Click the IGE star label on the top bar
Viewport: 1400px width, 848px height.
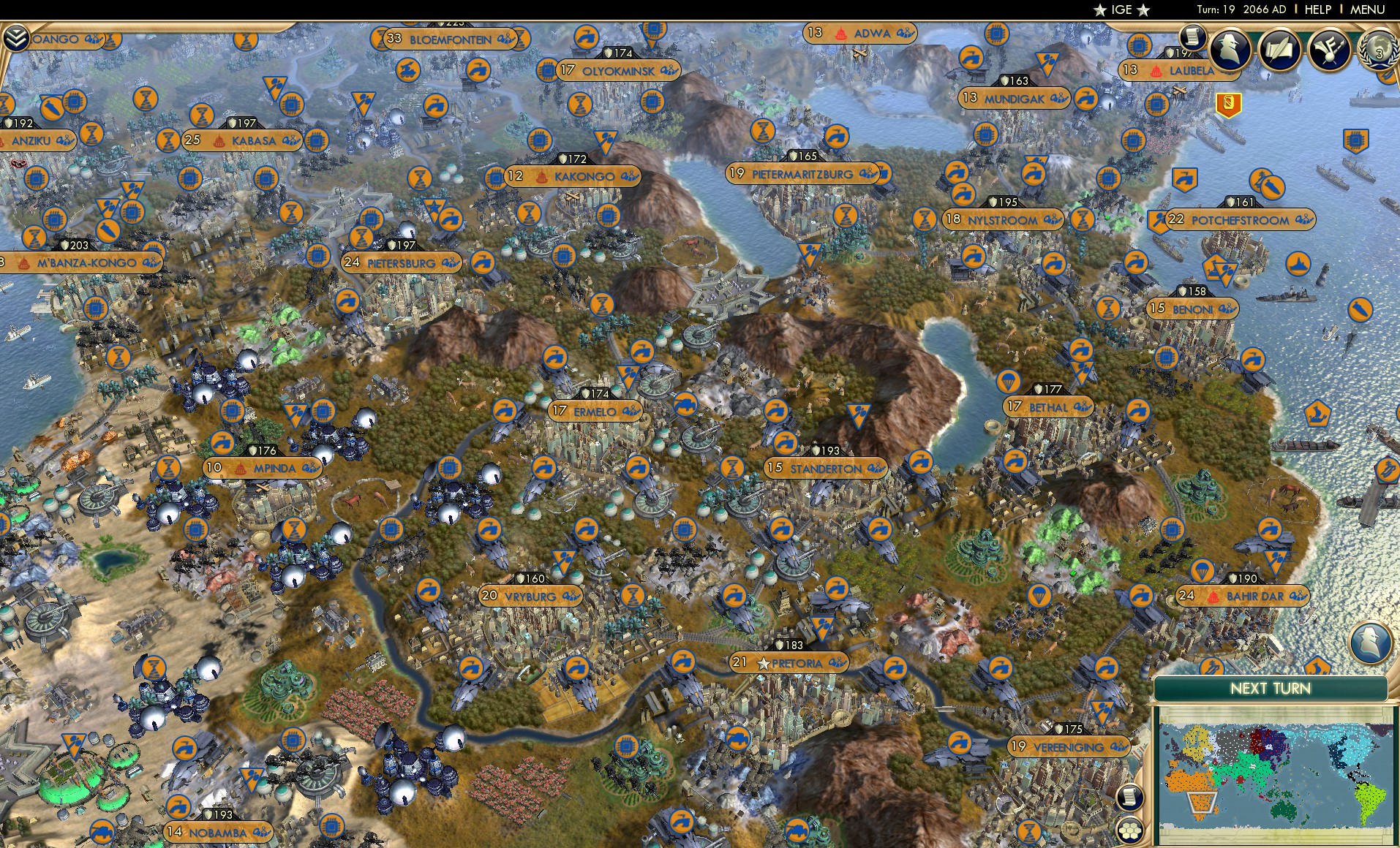click(x=1121, y=10)
